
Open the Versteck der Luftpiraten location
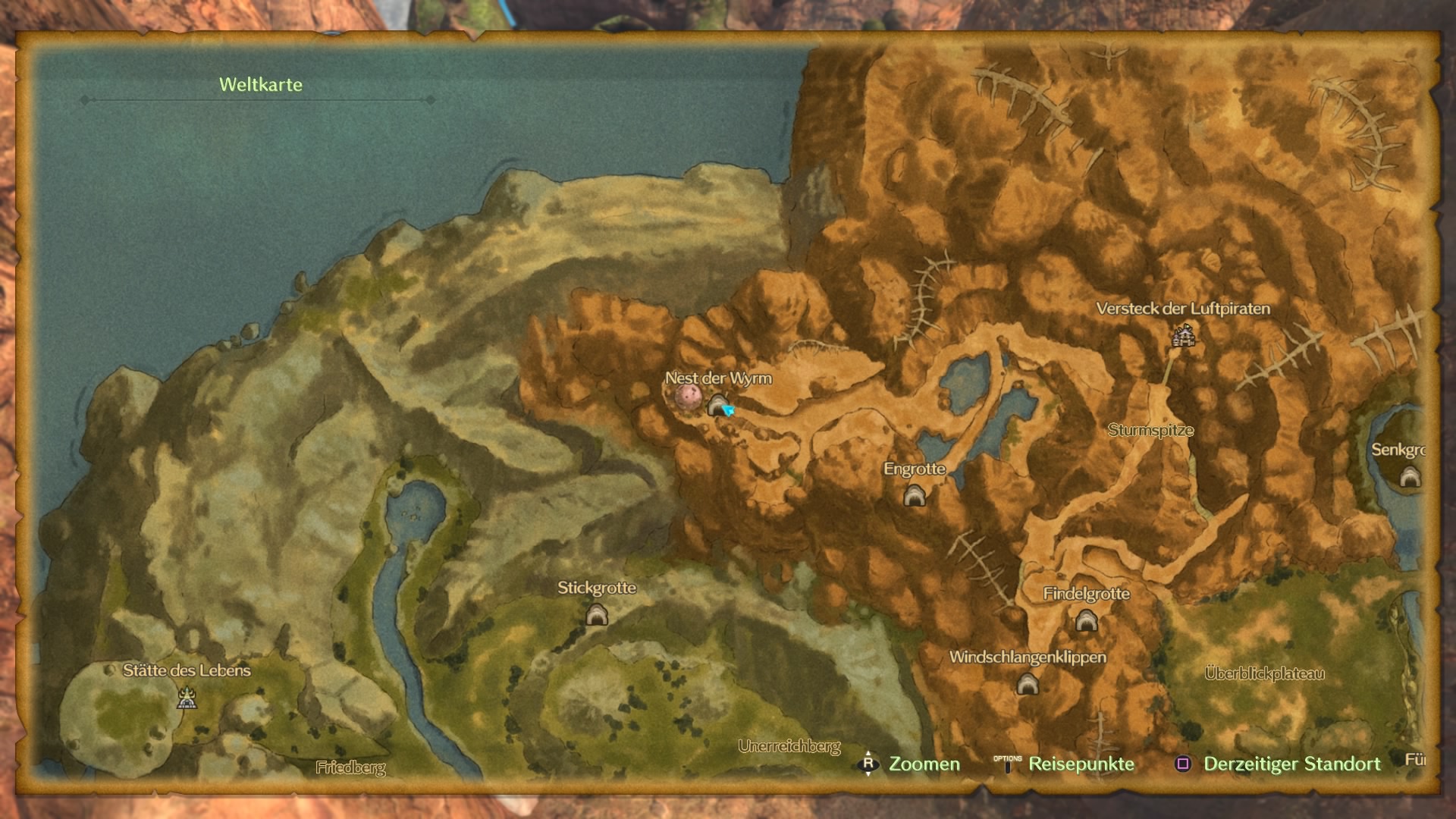click(x=1183, y=335)
